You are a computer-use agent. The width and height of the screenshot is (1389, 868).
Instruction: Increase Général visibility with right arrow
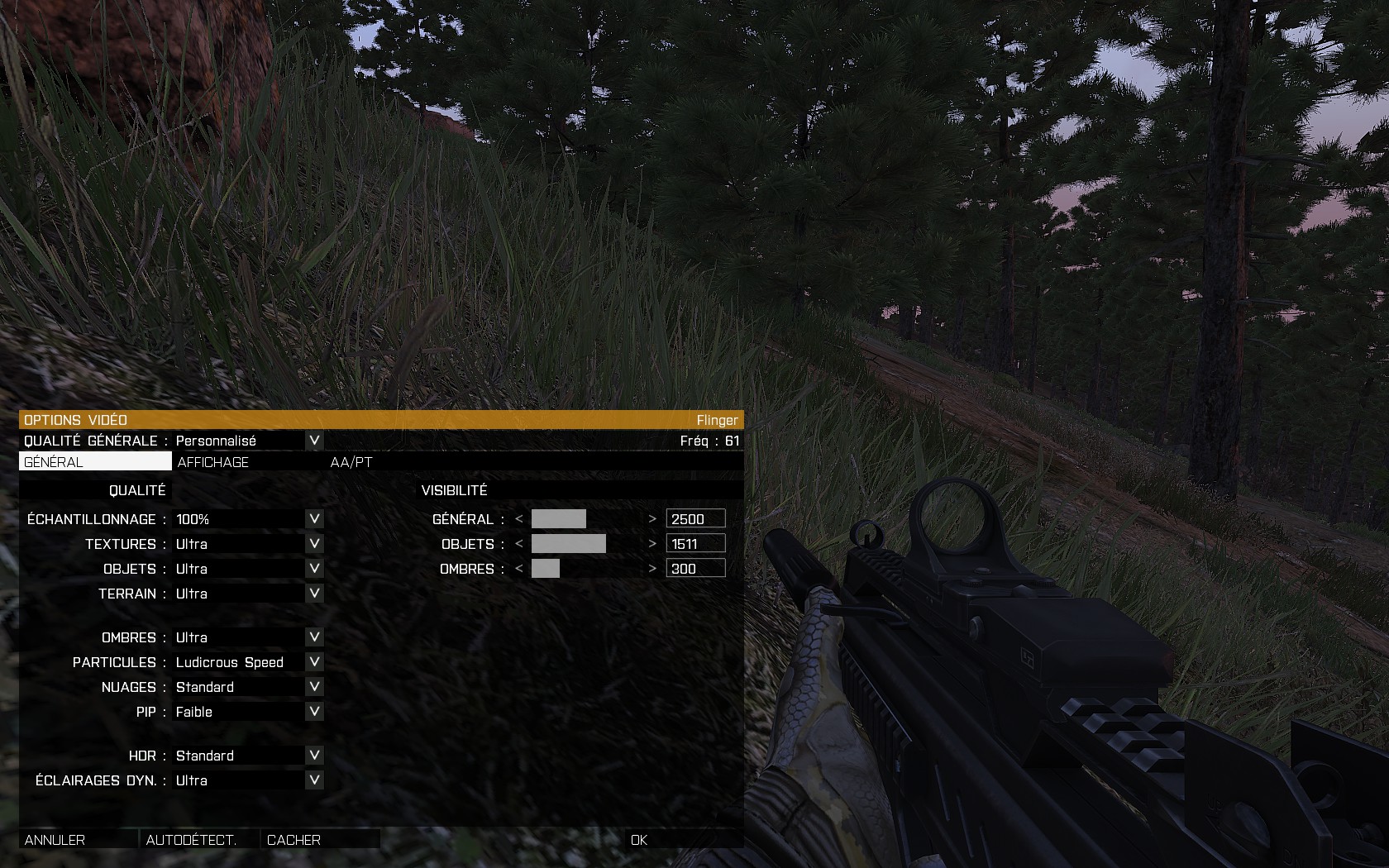click(652, 519)
